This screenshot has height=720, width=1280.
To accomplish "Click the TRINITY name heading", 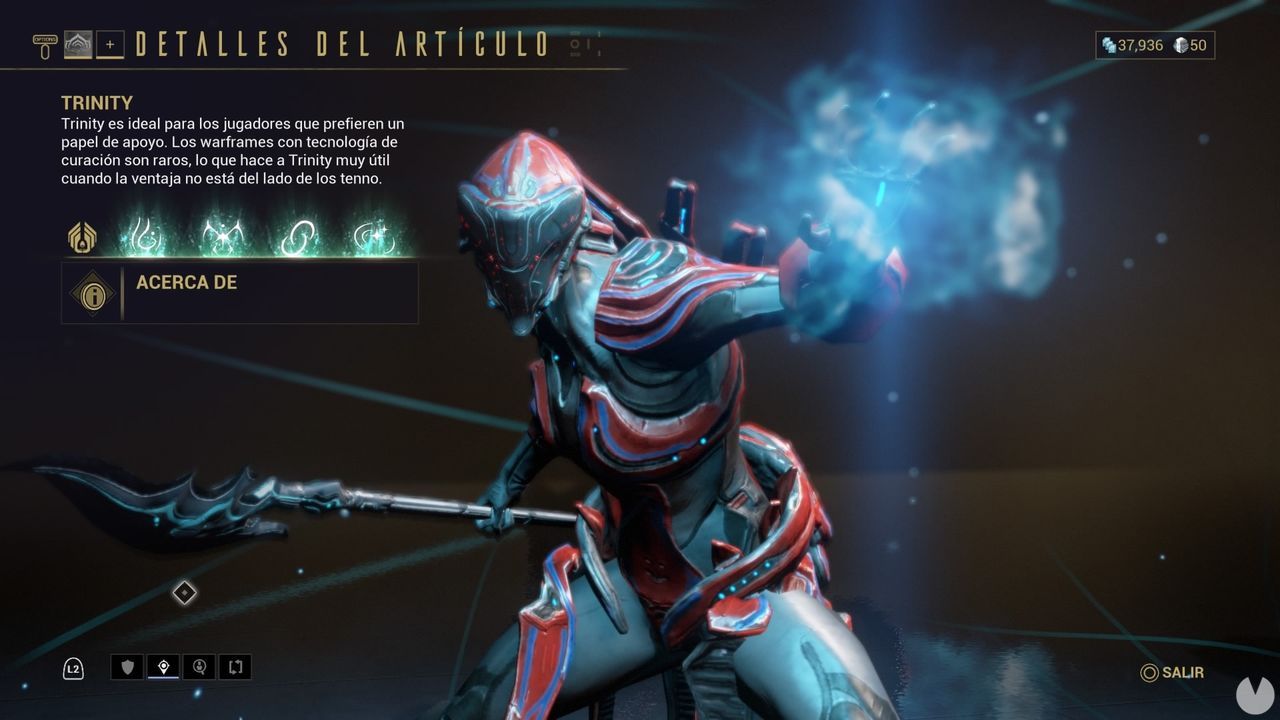I will 95,103.
